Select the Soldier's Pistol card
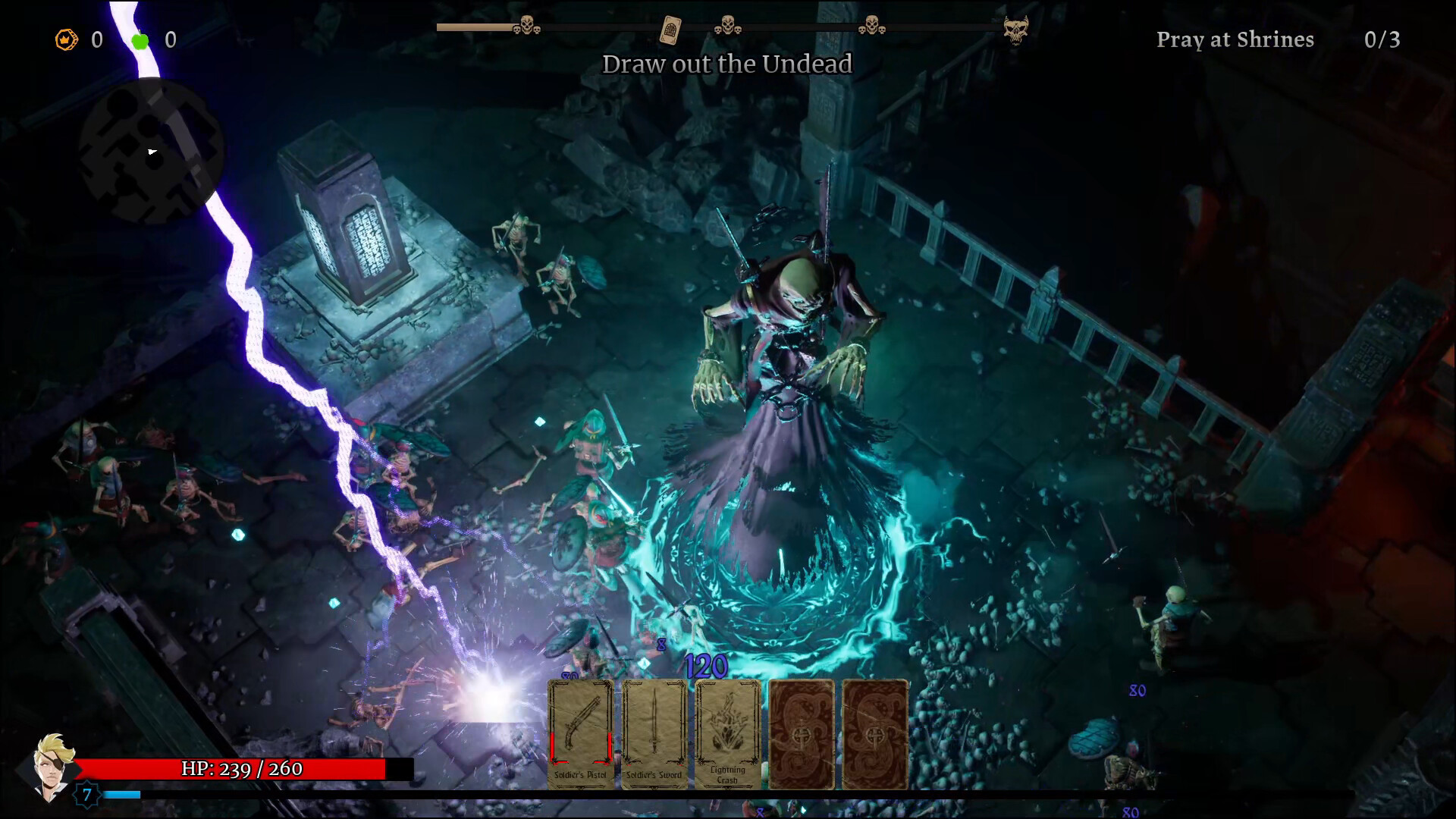The image size is (1456, 819). 580,732
